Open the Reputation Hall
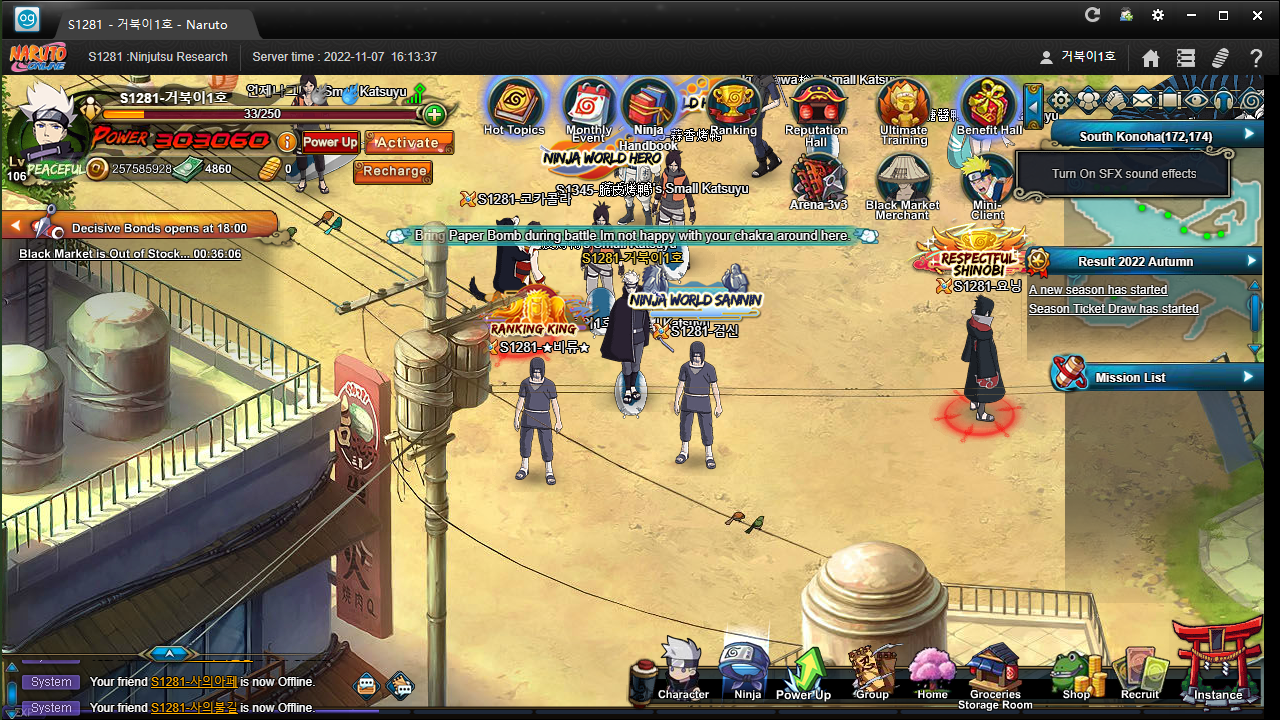This screenshot has width=1280, height=720. coord(817,106)
